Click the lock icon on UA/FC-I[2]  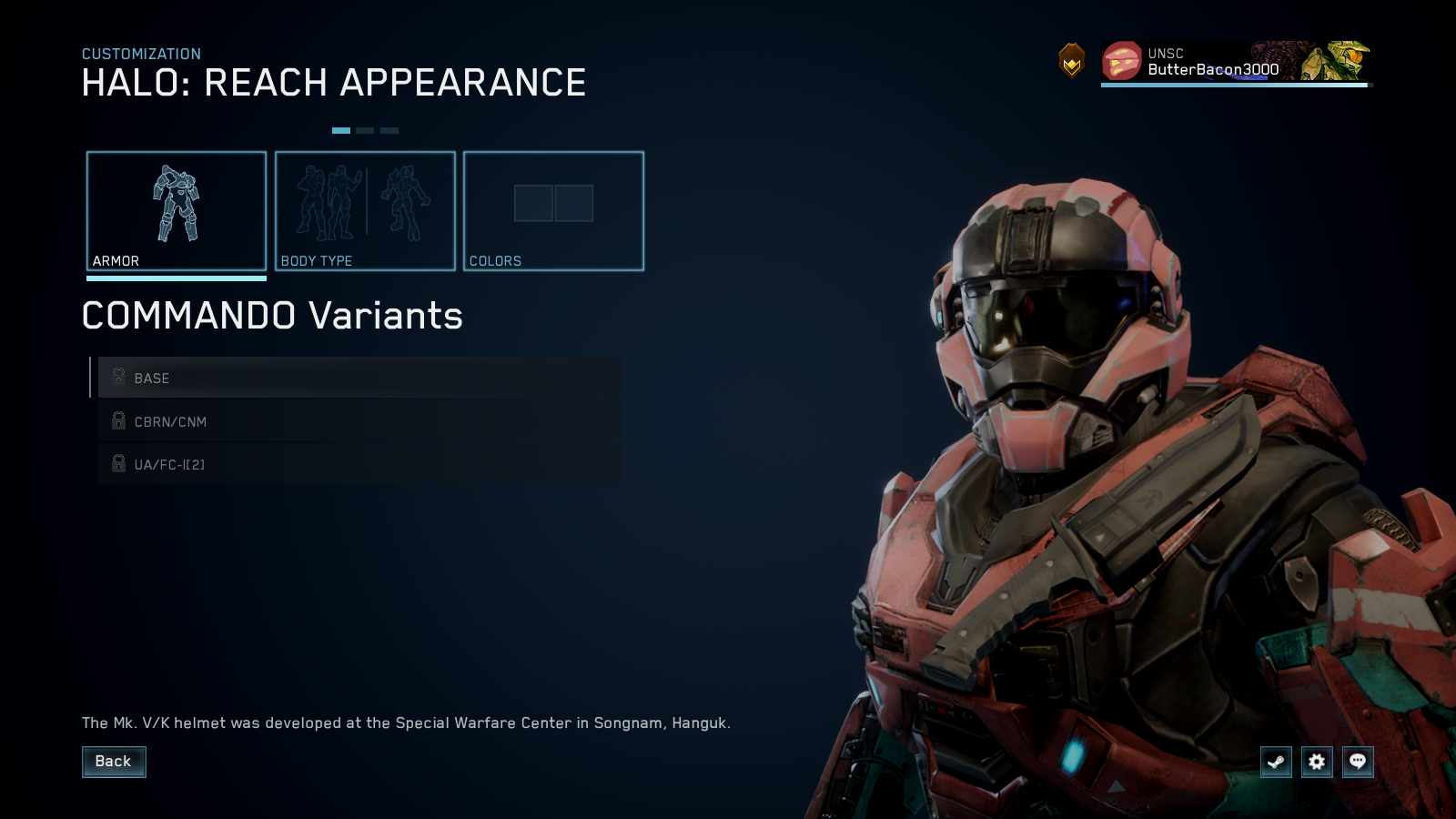[x=118, y=463]
